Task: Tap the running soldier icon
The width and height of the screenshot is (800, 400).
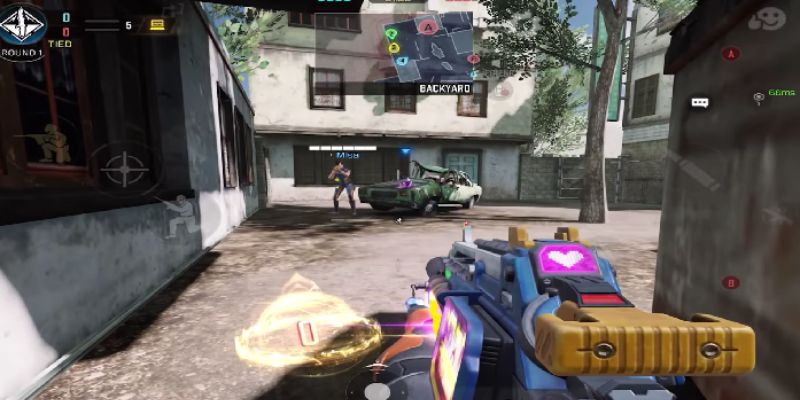Action: (179, 214)
